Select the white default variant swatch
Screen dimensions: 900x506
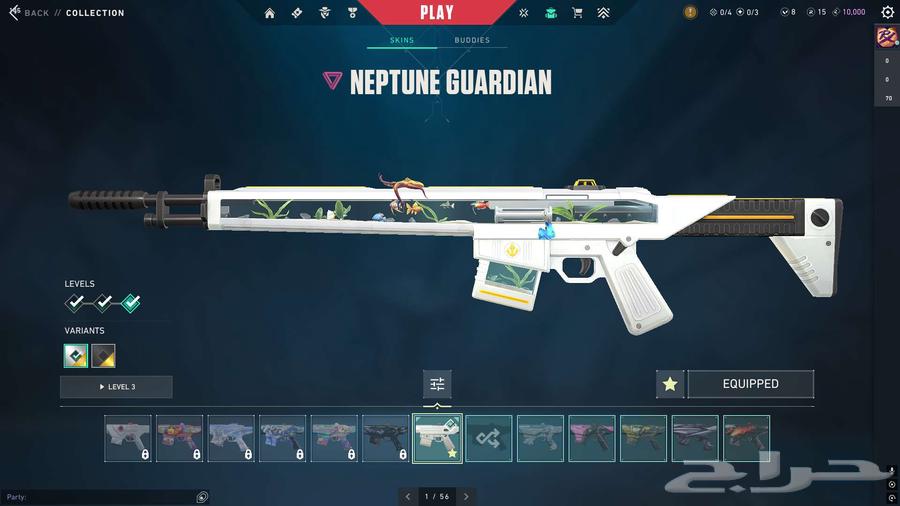(76, 355)
